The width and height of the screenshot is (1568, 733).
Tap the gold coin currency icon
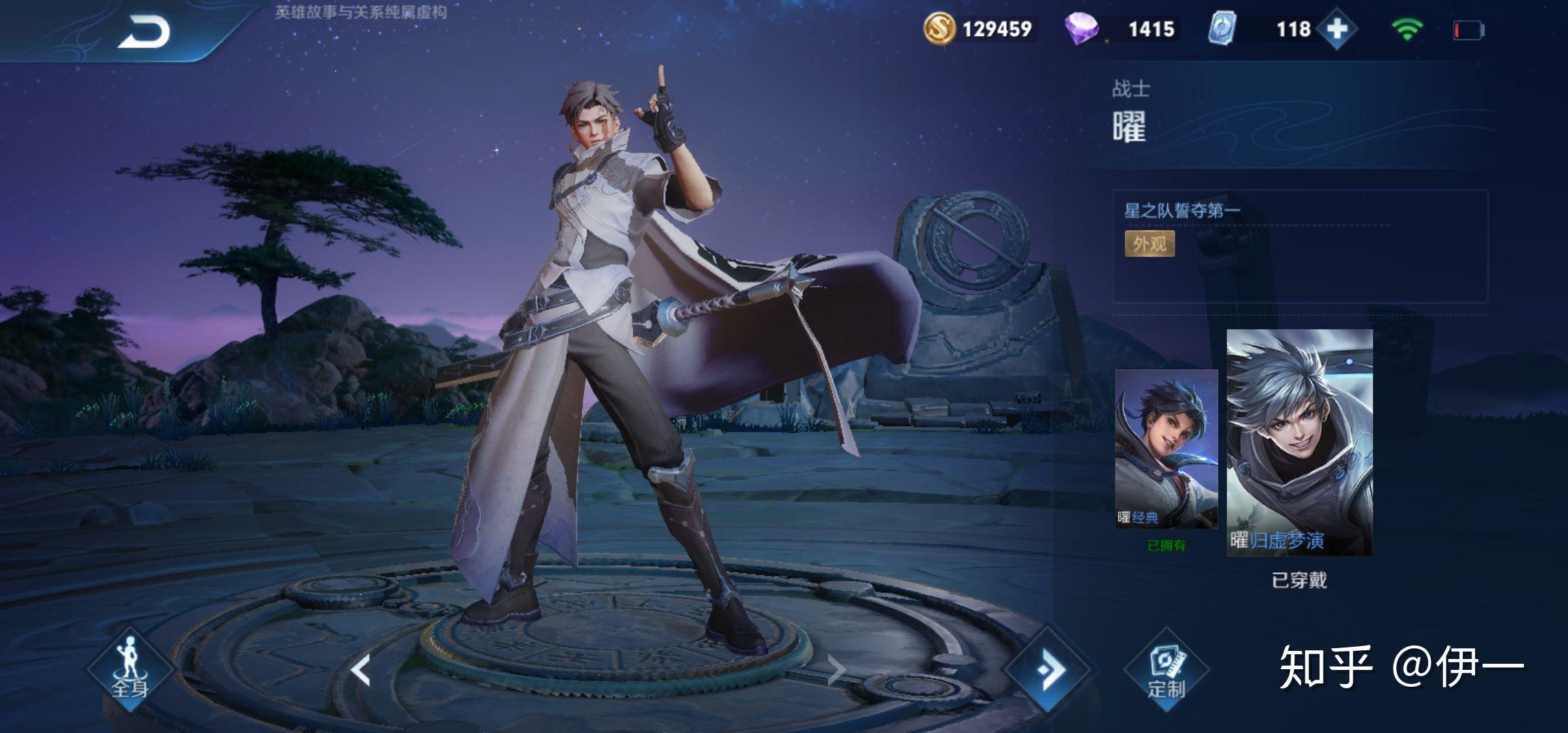point(939,29)
